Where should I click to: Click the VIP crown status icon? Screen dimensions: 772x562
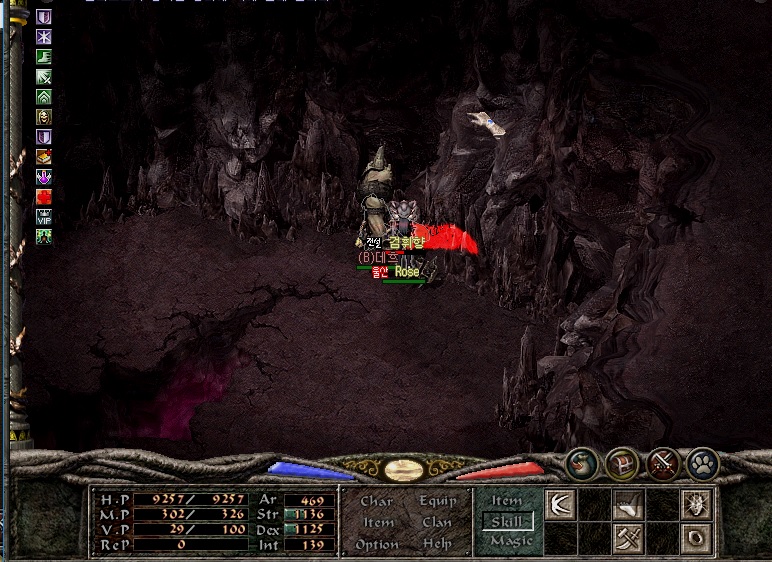tap(44, 216)
